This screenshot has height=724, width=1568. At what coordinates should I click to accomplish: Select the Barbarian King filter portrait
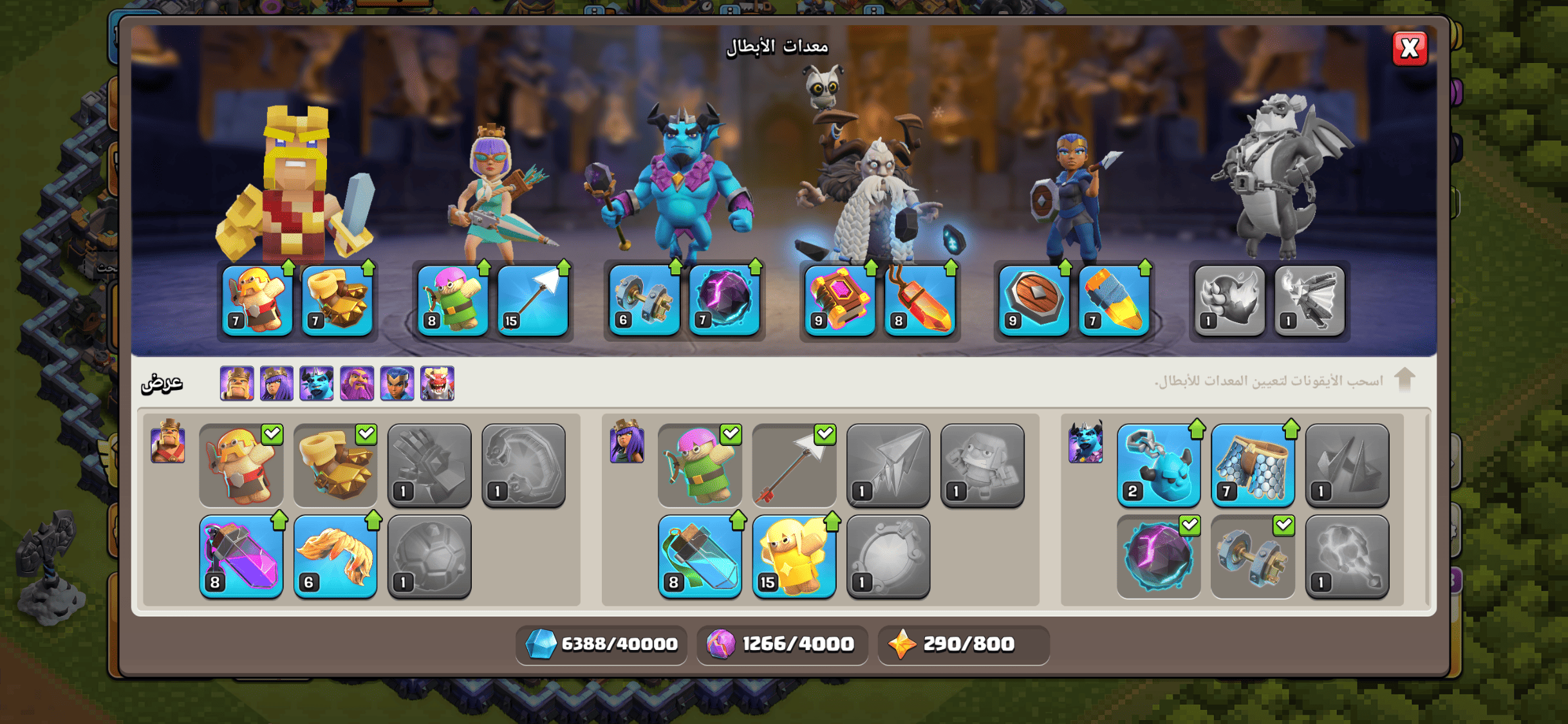(x=236, y=384)
